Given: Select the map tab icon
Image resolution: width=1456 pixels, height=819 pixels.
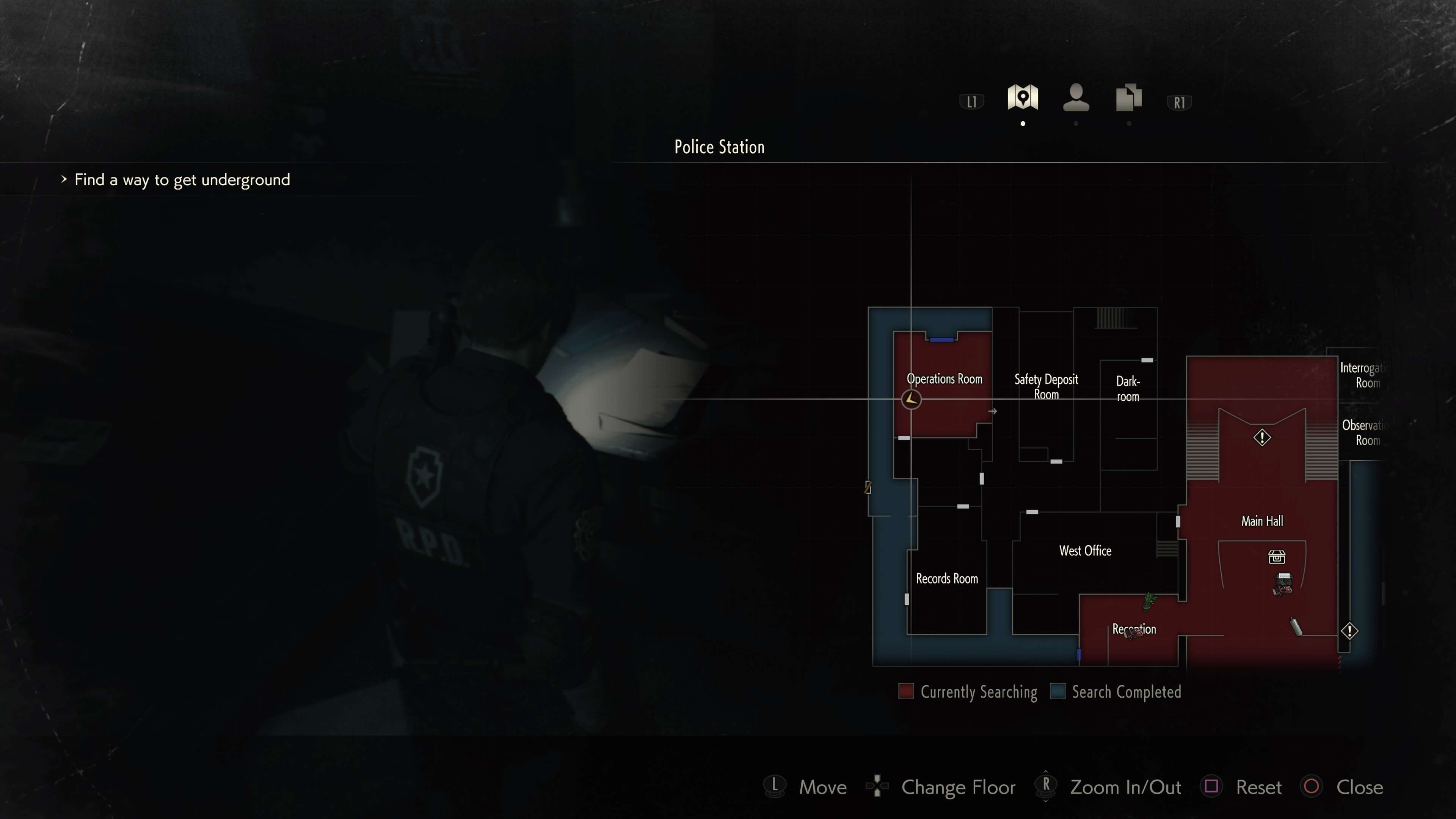Looking at the screenshot, I should point(1023,97).
